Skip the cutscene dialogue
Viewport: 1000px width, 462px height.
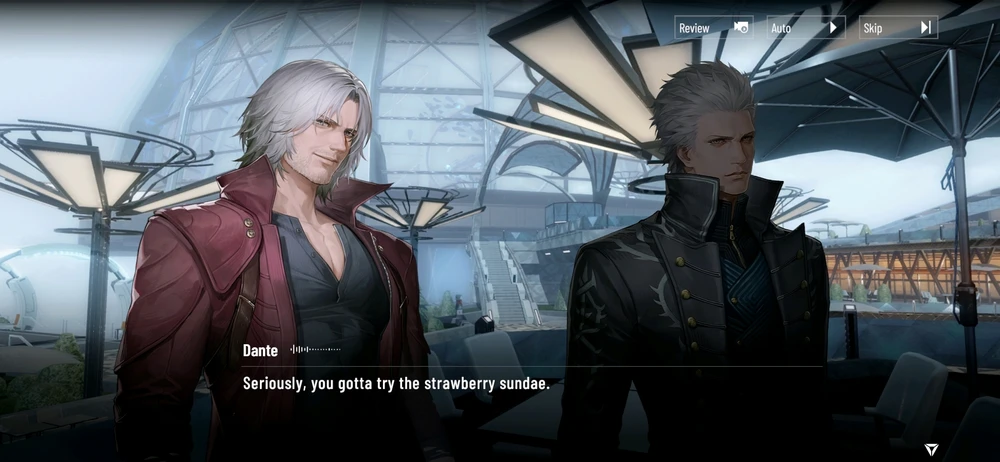[x=897, y=28]
